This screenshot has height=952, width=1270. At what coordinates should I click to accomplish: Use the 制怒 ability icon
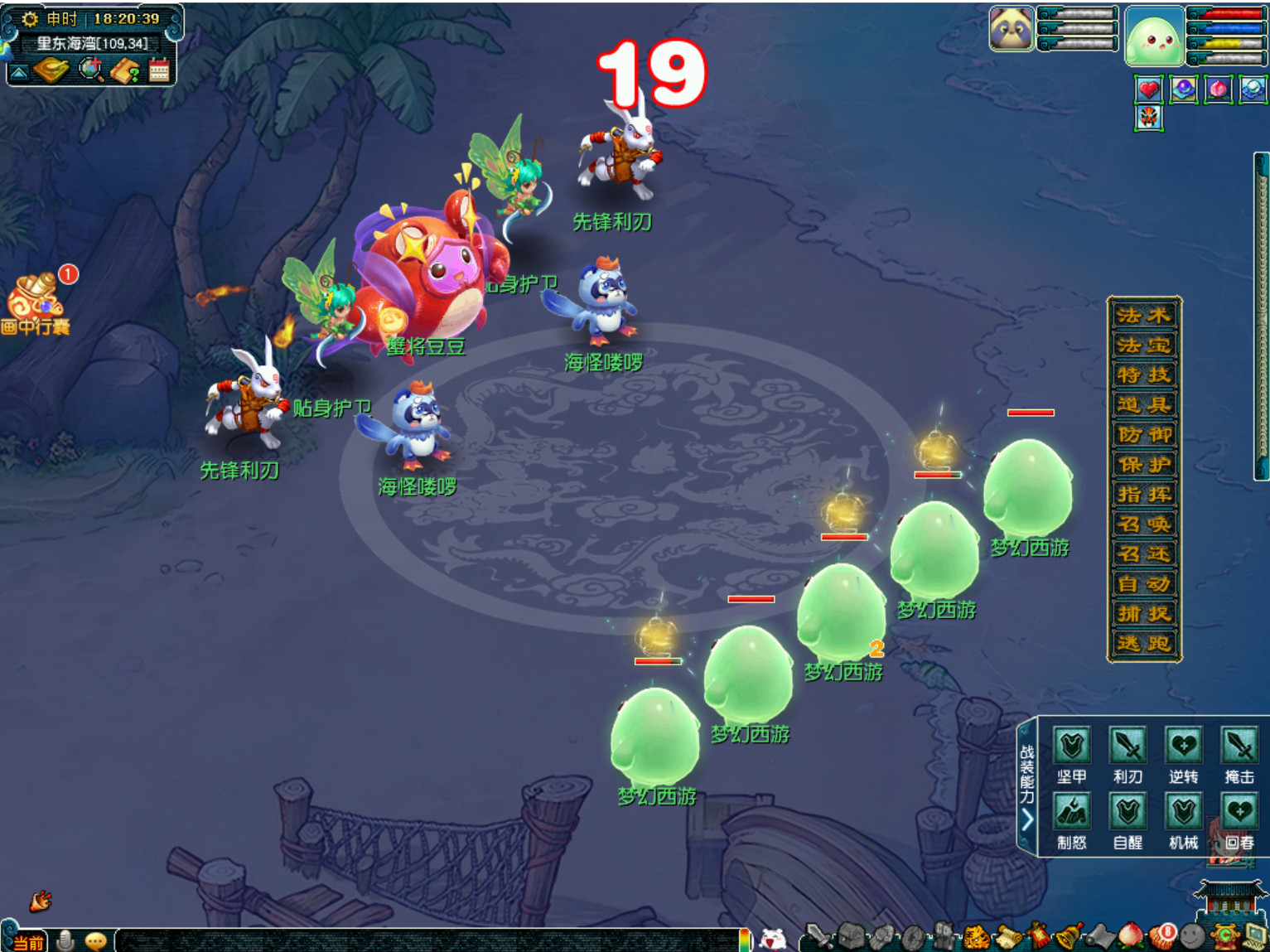click(x=1072, y=812)
